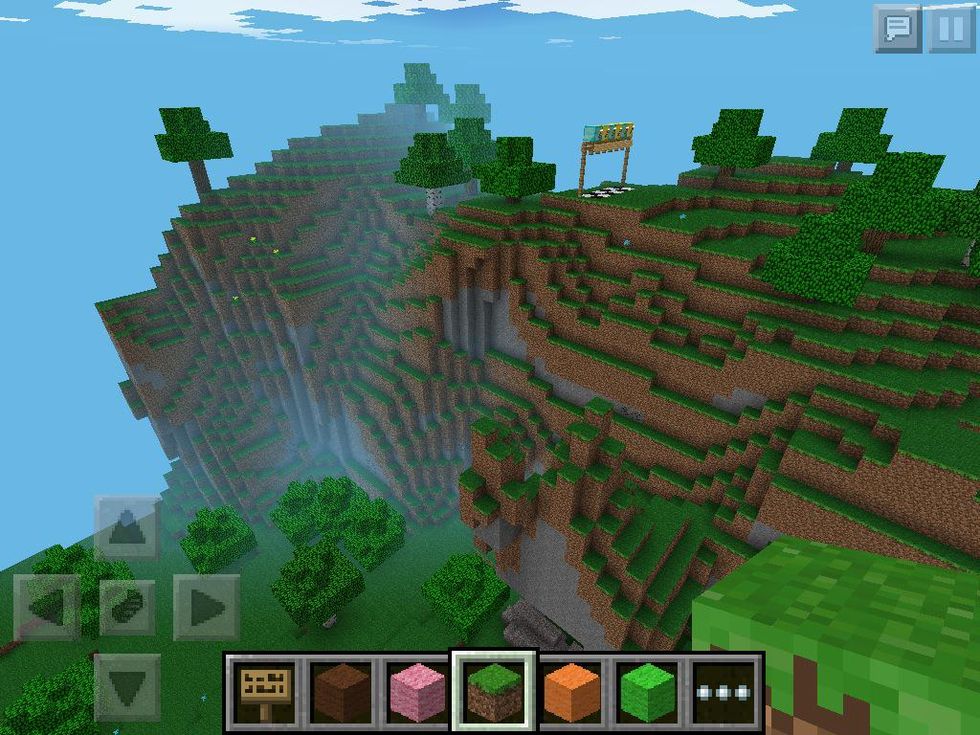This screenshot has height=735, width=980.
Task: Open the inventory via the three-dots slot
Action: coord(724,691)
